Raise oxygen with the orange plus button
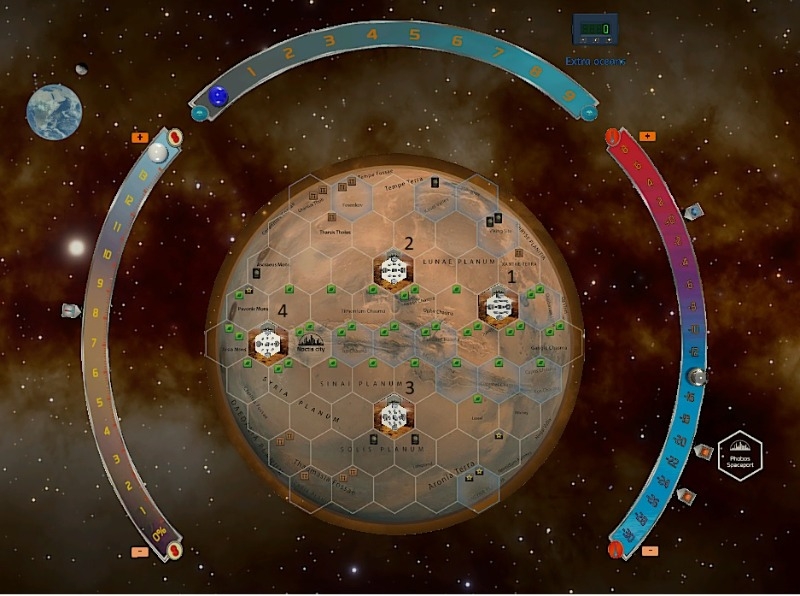The image size is (800, 596). 140,137
